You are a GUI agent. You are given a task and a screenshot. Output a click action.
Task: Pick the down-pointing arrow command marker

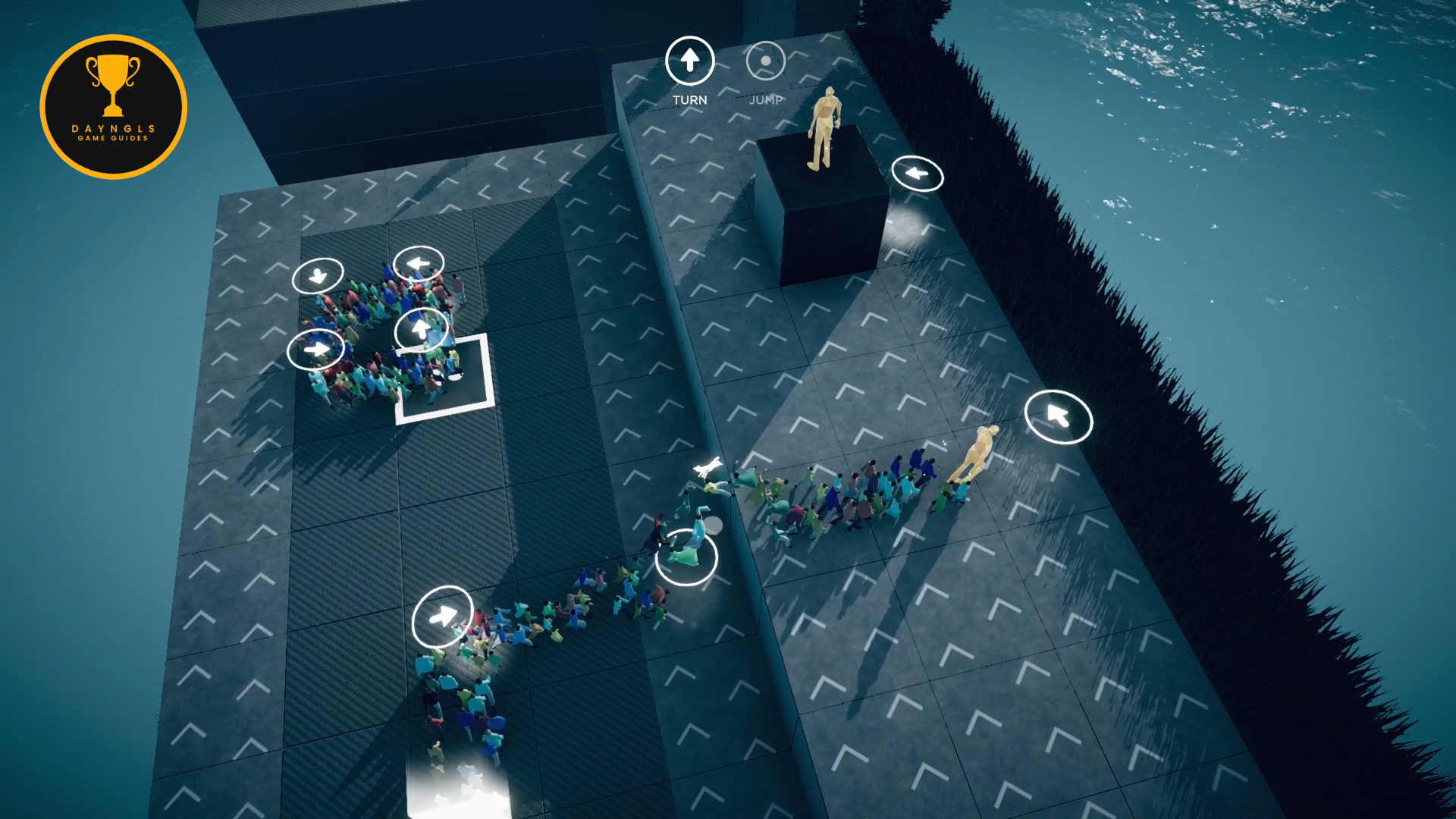pos(318,275)
